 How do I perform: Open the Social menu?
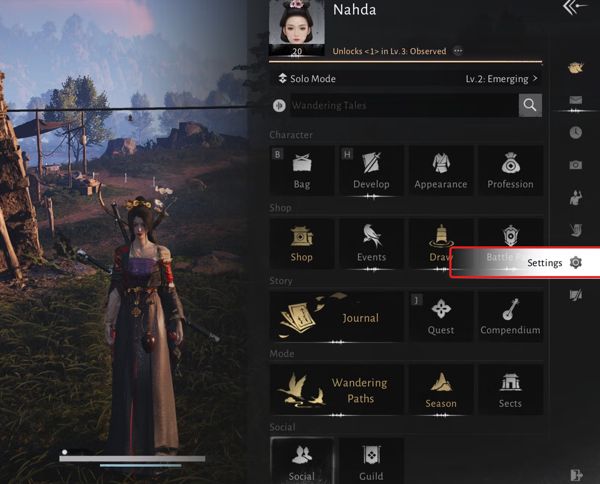(x=302, y=461)
